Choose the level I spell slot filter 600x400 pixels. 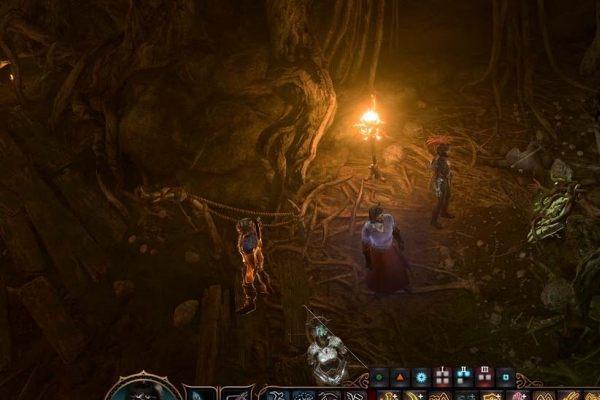click(442, 377)
